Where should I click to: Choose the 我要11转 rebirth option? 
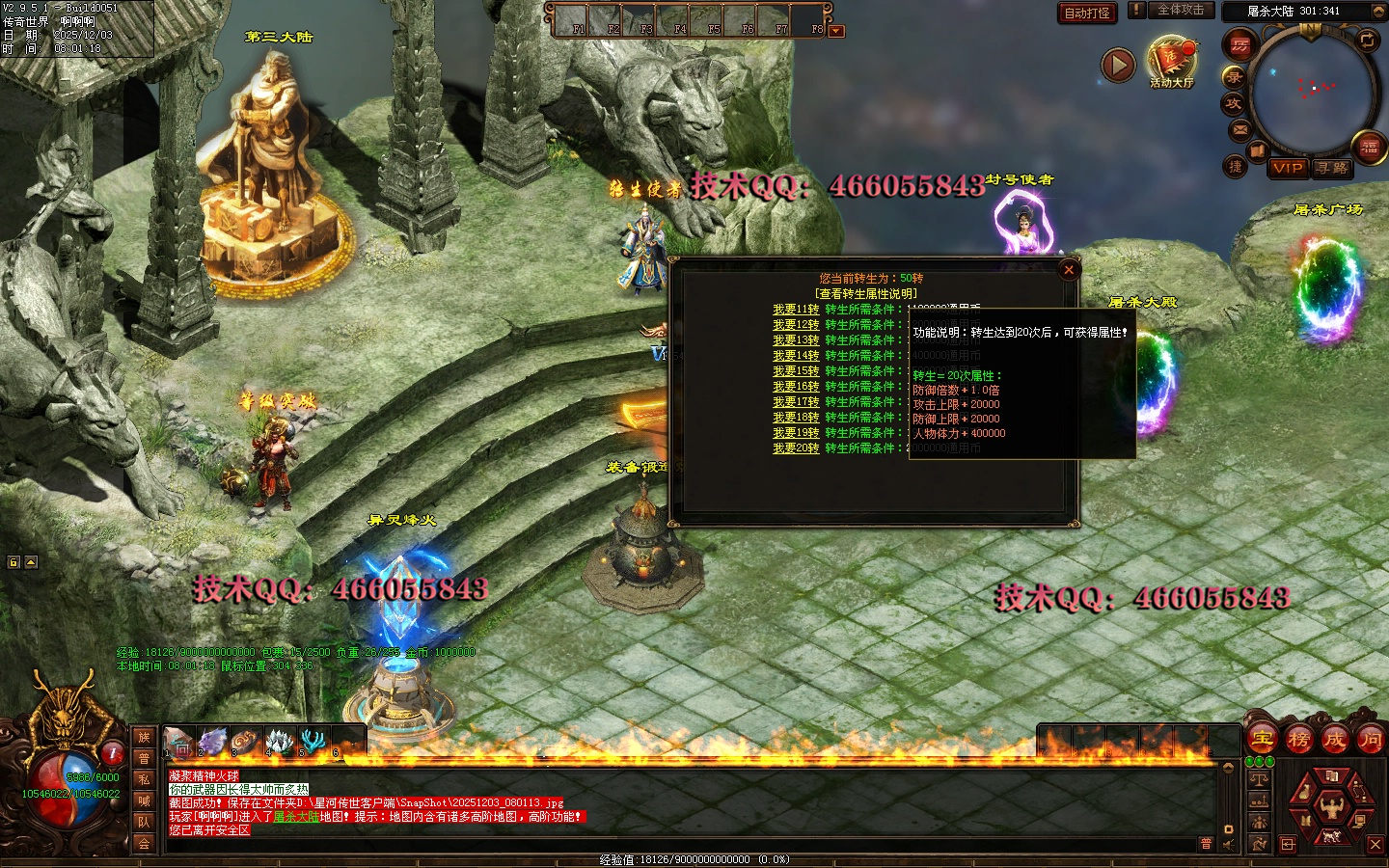click(x=795, y=310)
